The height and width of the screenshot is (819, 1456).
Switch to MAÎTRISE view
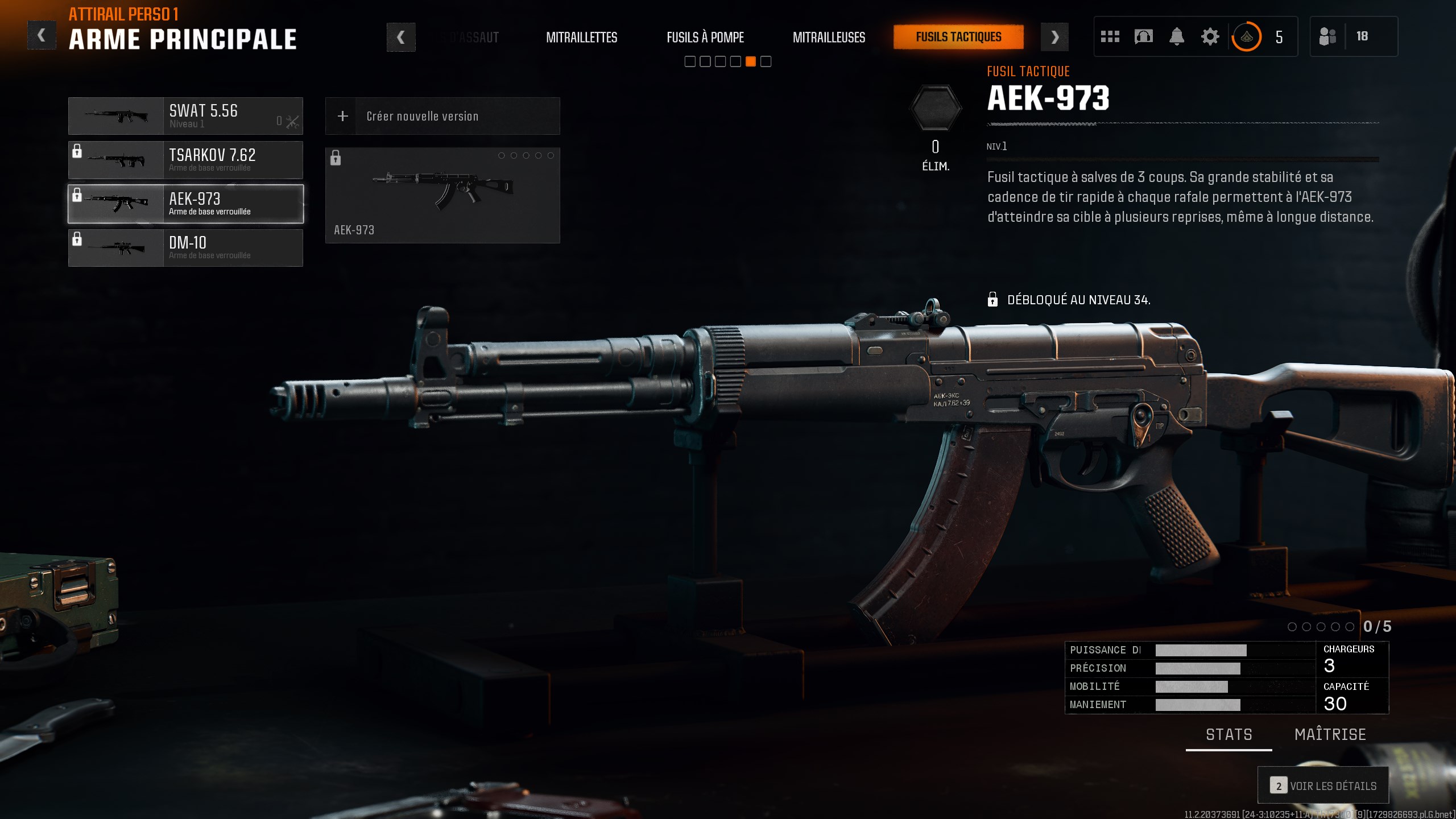(1330, 735)
